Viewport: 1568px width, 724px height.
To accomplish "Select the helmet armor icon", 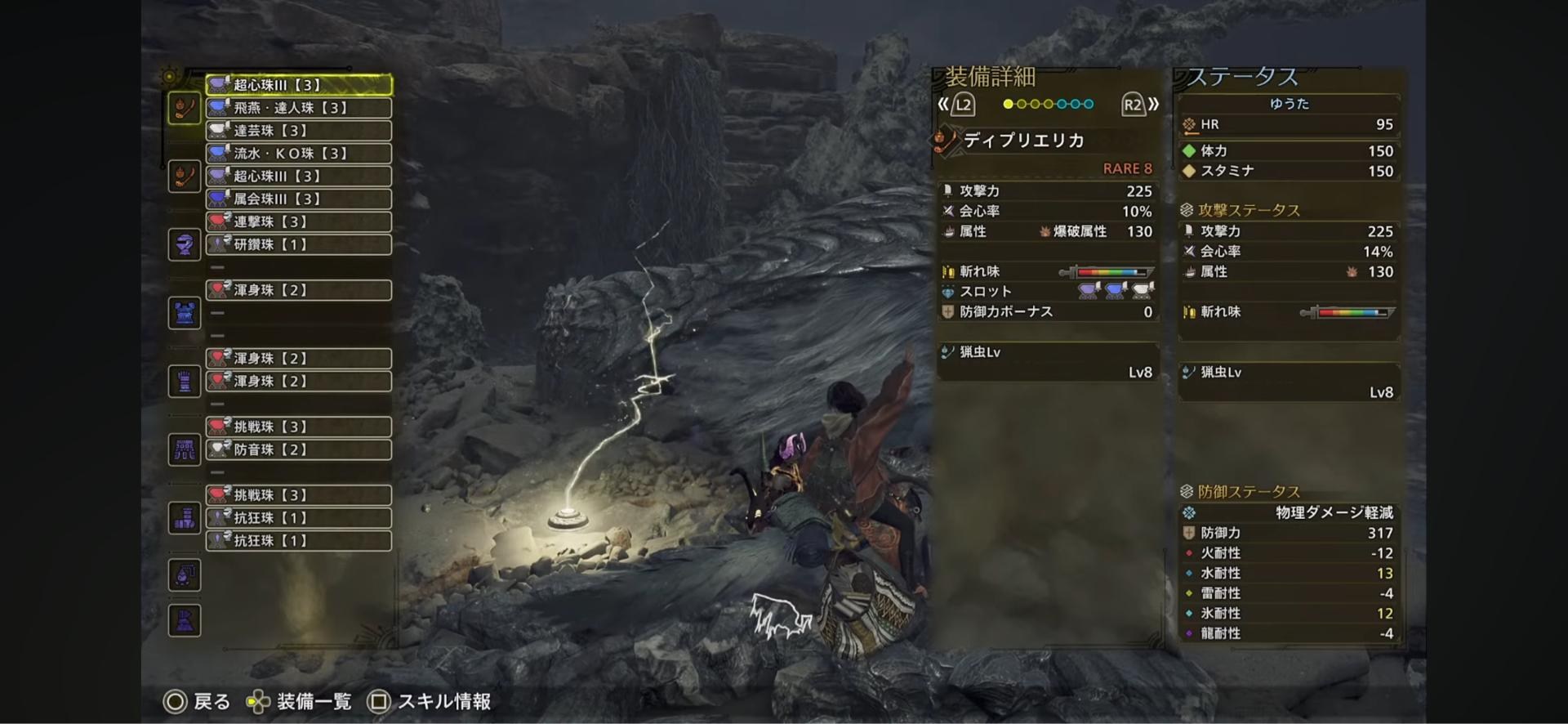I will click(184, 244).
